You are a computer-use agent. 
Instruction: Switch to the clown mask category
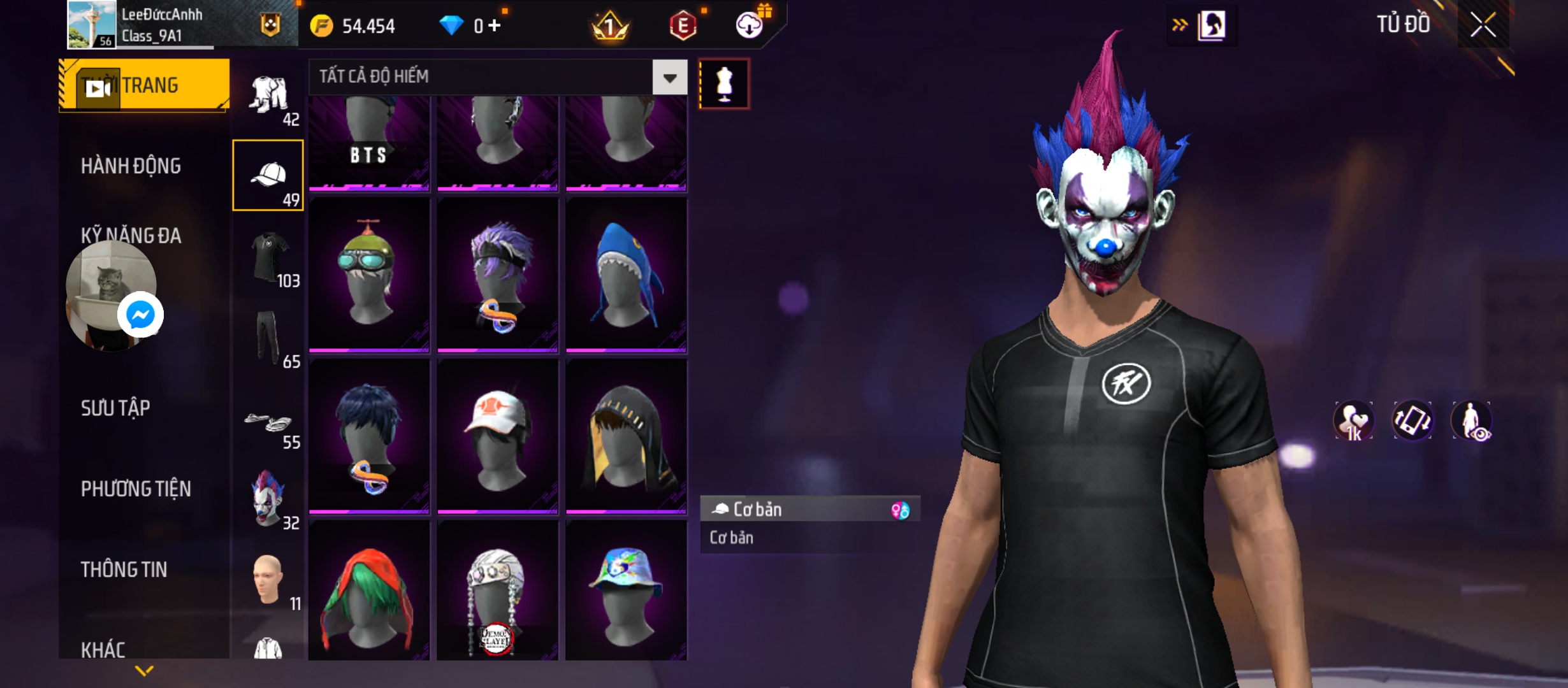268,499
